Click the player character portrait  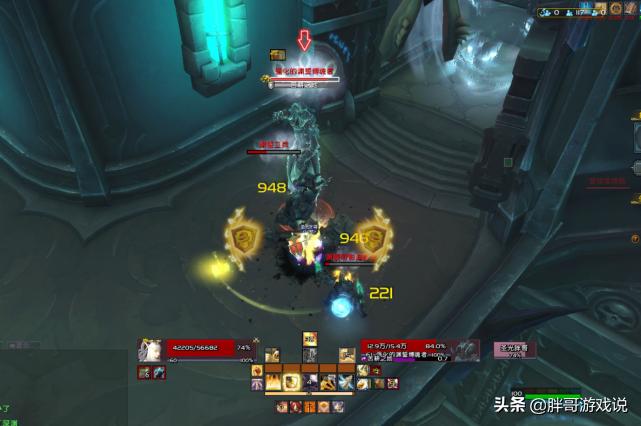[x=151, y=350]
